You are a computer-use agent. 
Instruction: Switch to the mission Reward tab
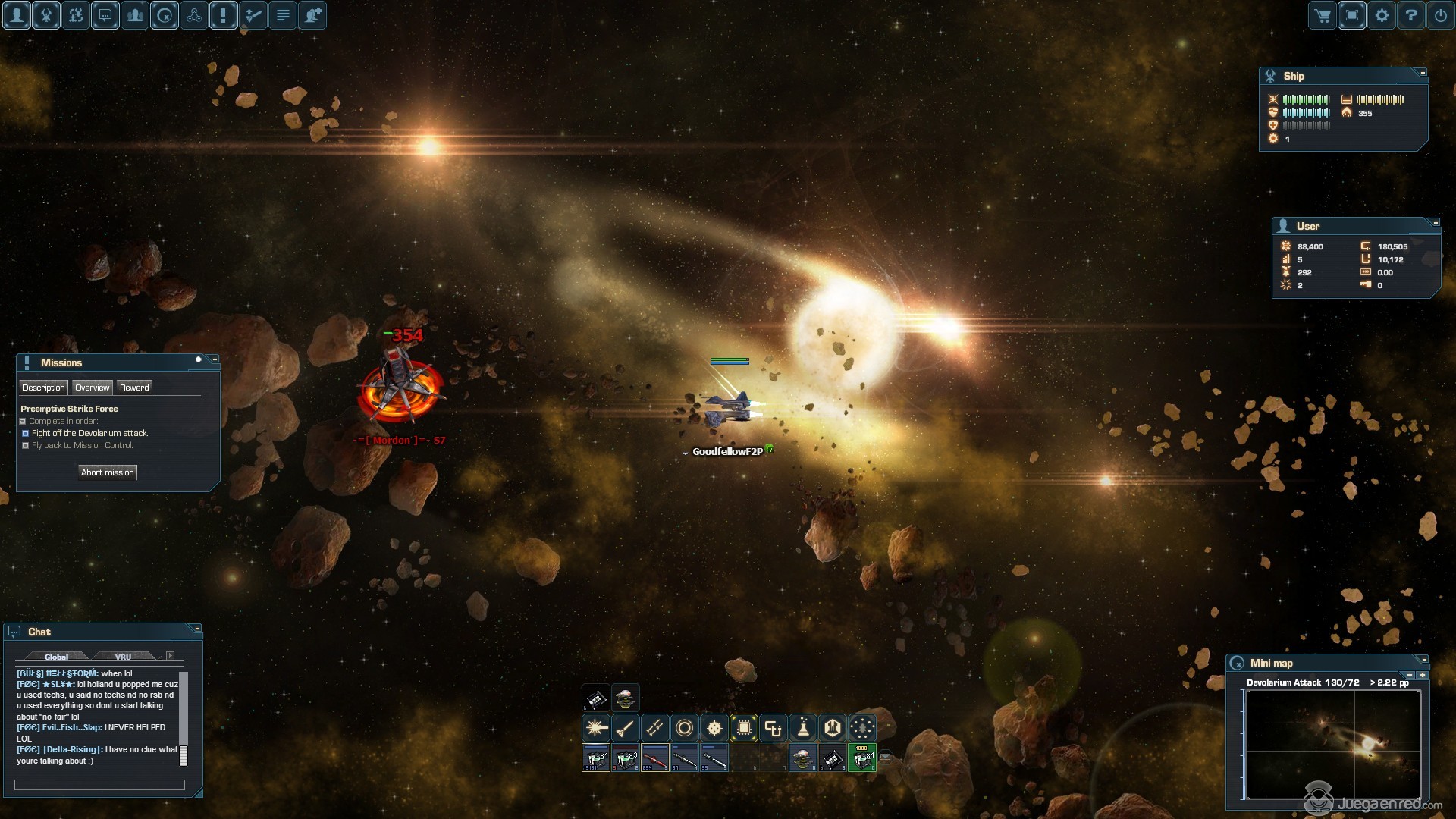tap(134, 388)
